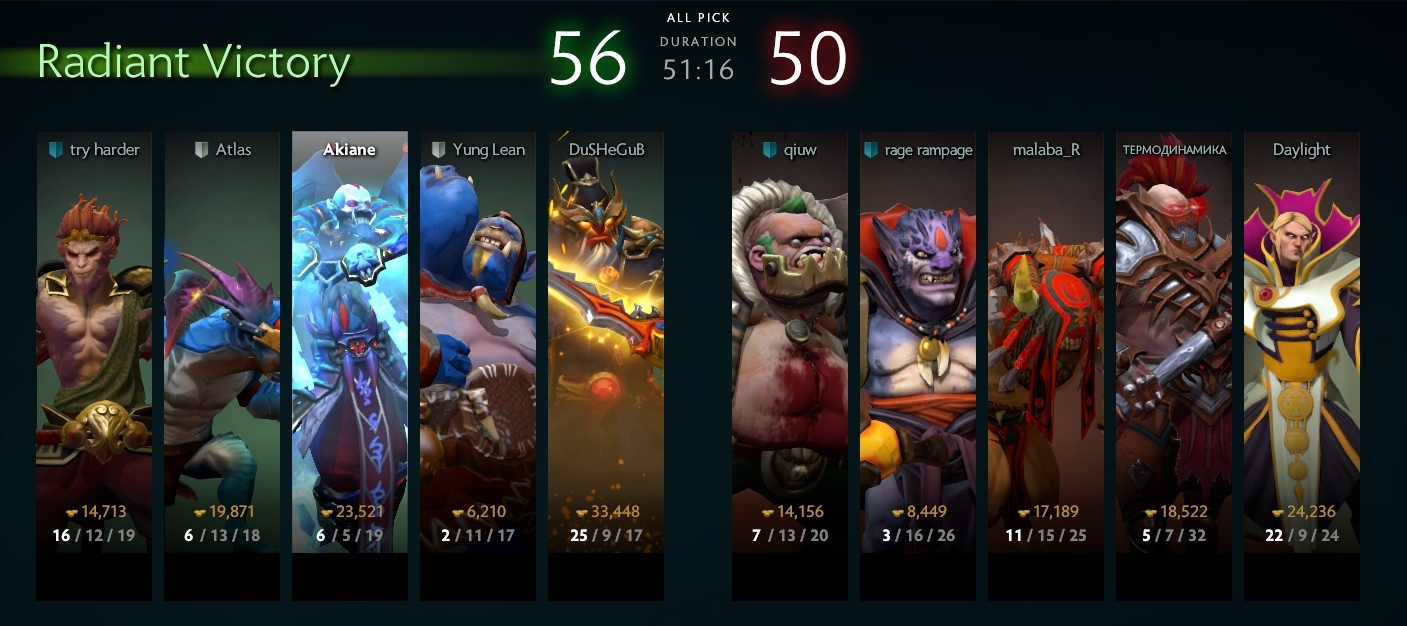This screenshot has height=626, width=1407.
Task: Select Yung Lean's Ogre Magi card
Action: (x=478, y=340)
